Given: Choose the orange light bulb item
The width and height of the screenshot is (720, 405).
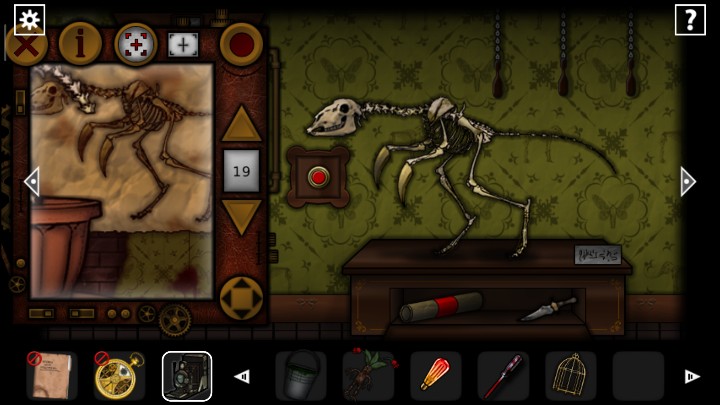Looking at the screenshot, I should tap(436, 376).
